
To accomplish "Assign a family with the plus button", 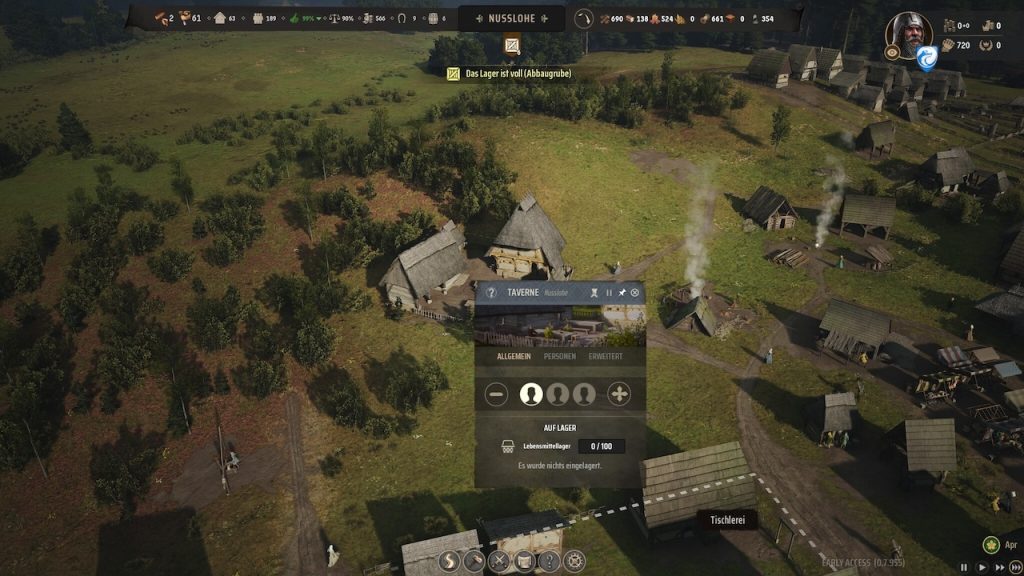I will click(x=620, y=394).
